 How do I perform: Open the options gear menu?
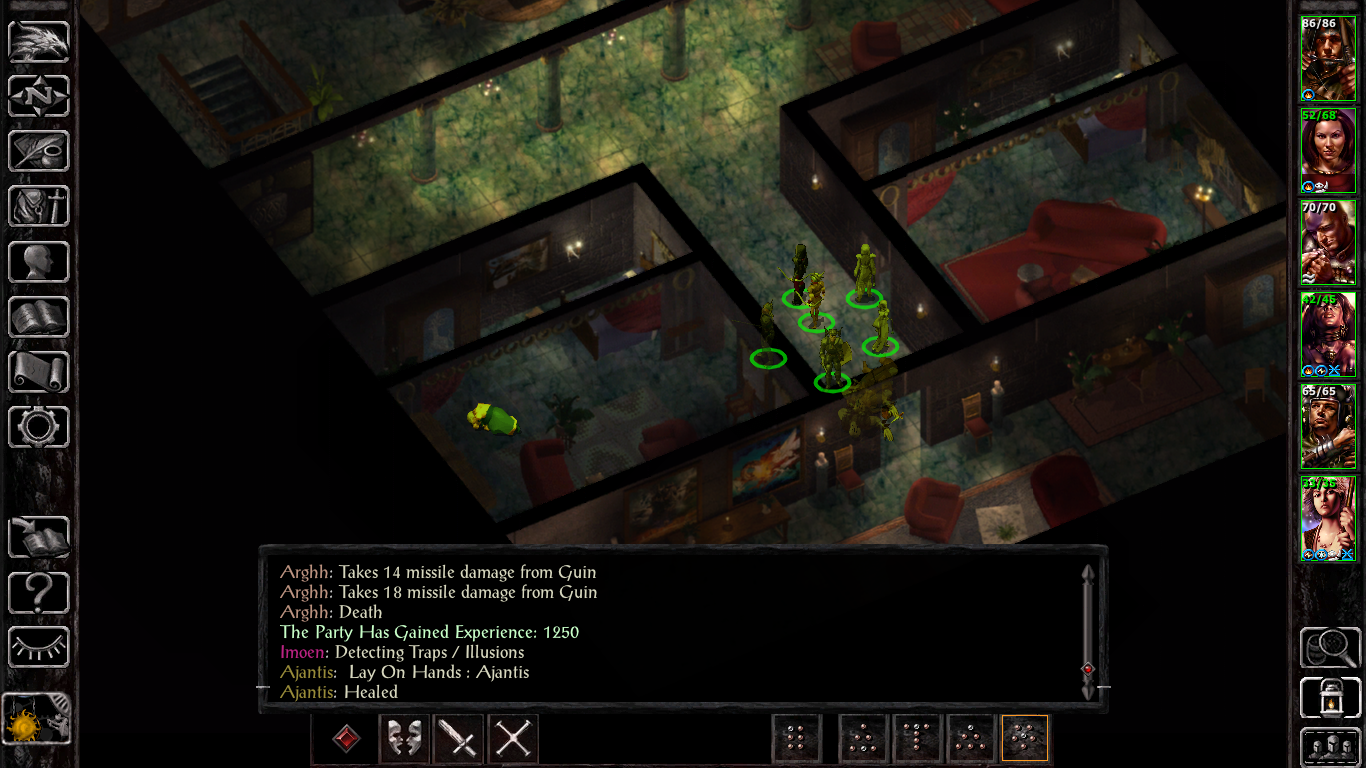pos(39,426)
